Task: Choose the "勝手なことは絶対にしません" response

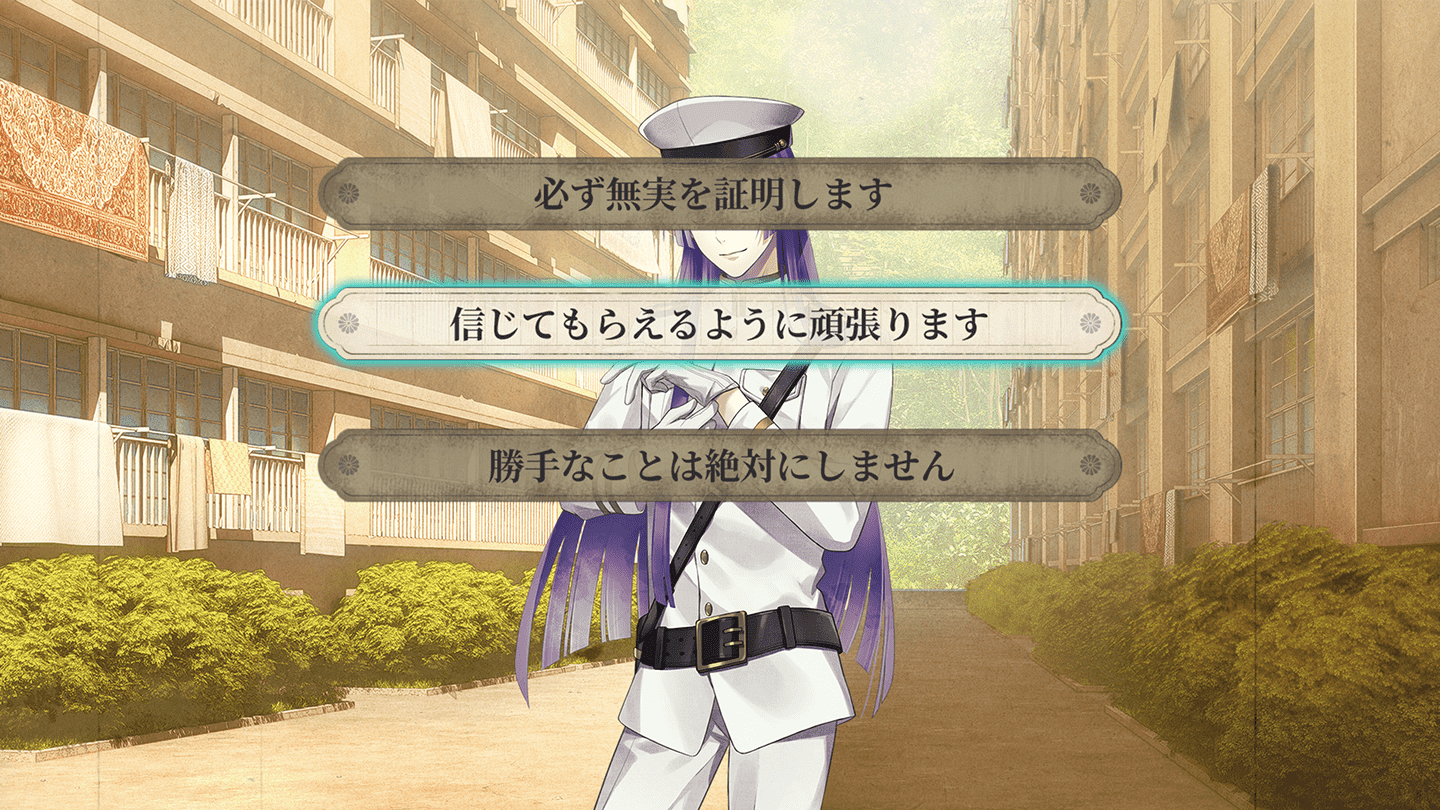Action: coord(716,462)
